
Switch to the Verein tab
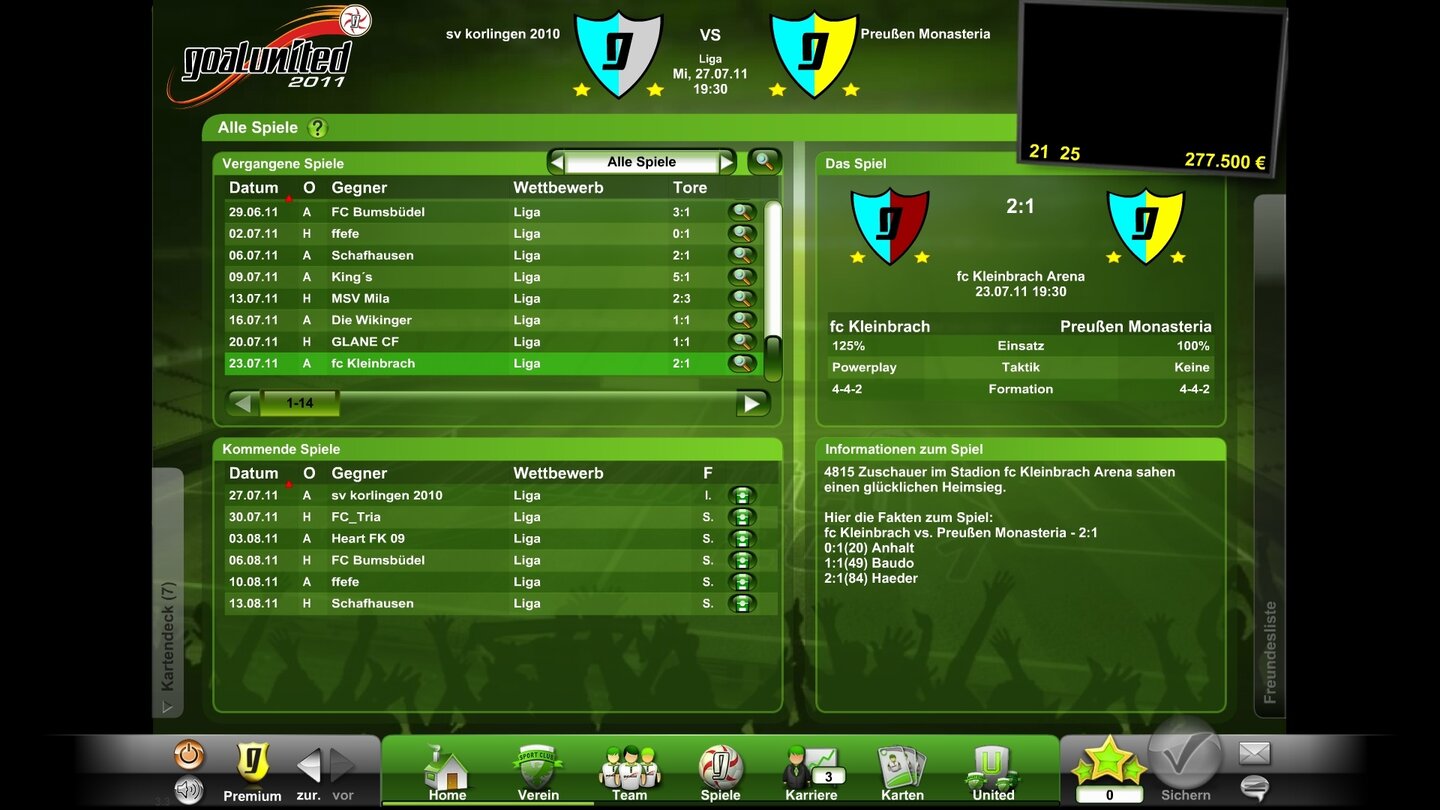pos(538,768)
